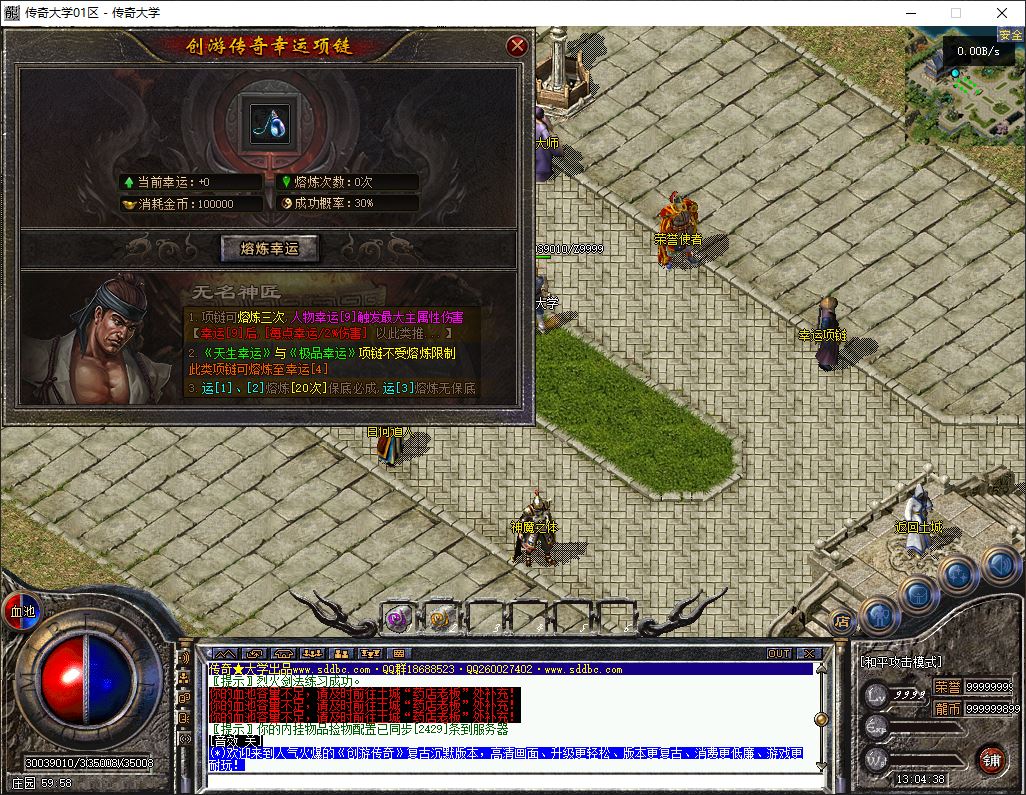
Task: Open the 血池 blood pool orb
Action: pyautogui.click(x=21, y=610)
